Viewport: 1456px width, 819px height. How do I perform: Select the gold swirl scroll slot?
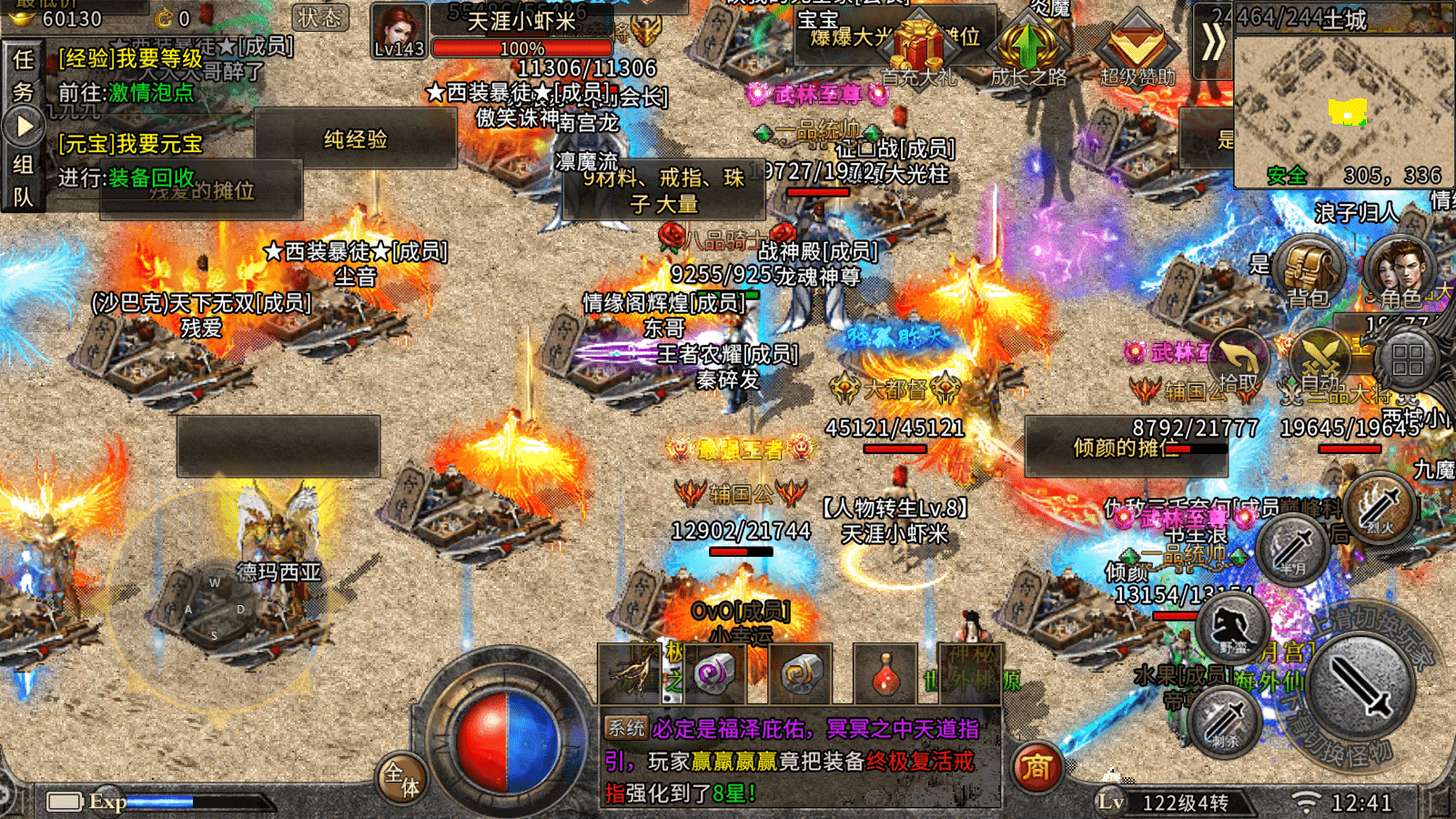801,674
